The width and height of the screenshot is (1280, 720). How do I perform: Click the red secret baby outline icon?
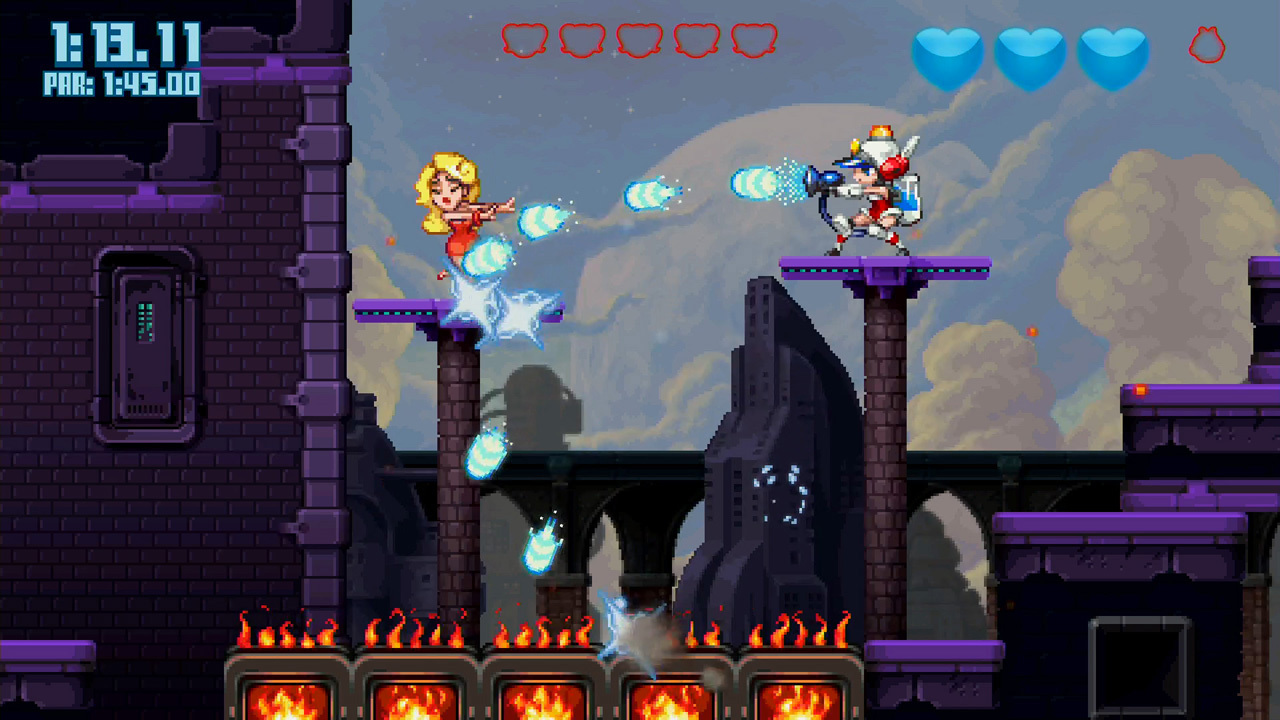click(1207, 45)
